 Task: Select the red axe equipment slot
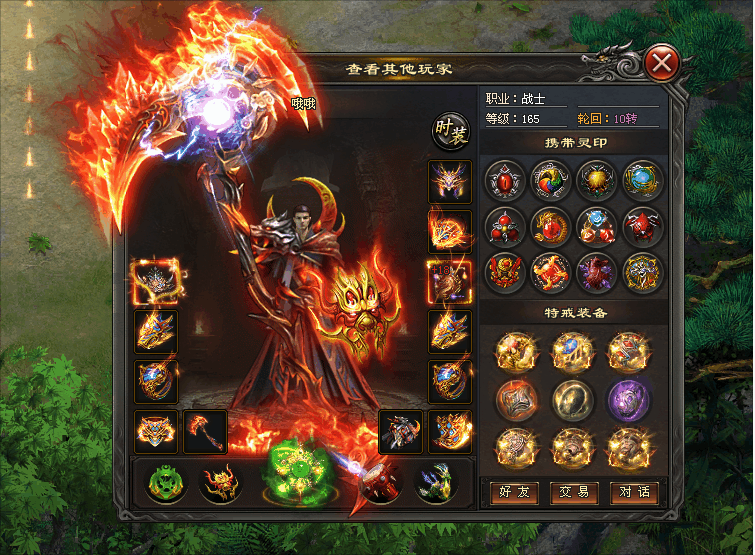click(204, 432)
